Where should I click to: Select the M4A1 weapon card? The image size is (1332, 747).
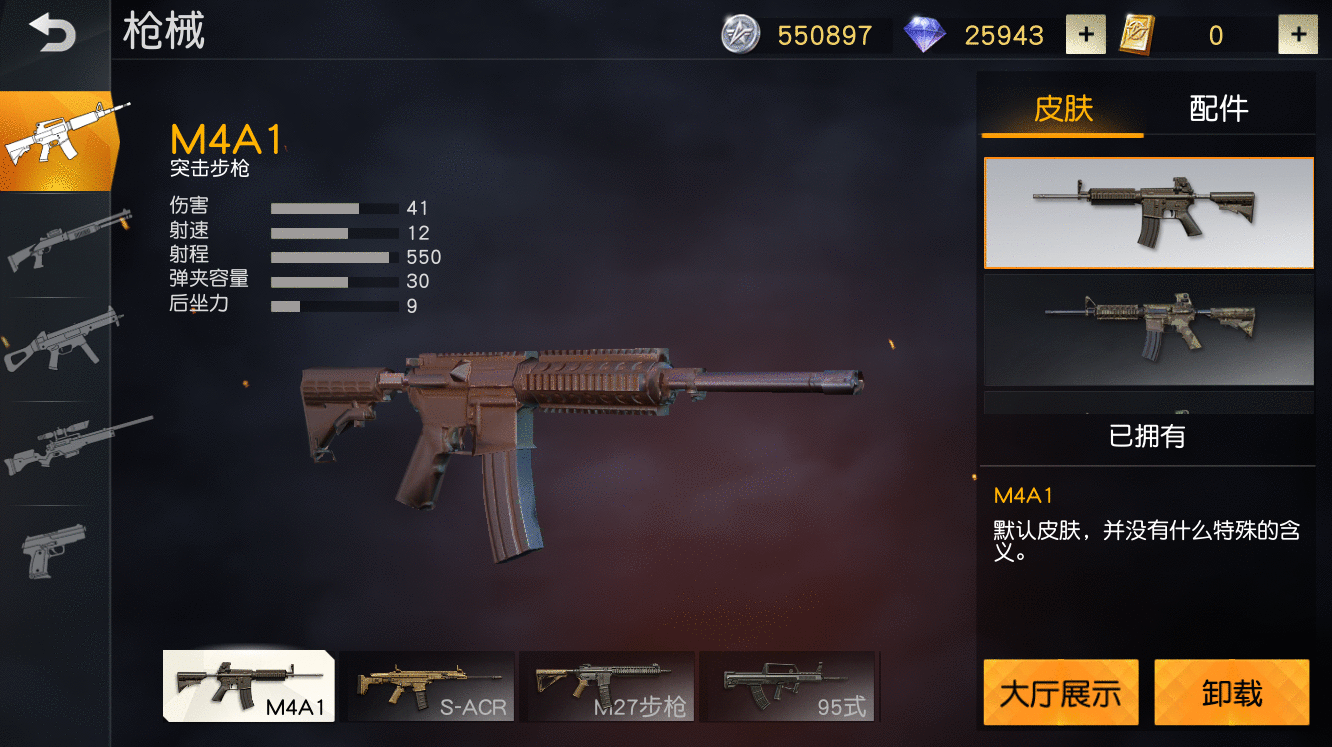click(x=249, y=686)
